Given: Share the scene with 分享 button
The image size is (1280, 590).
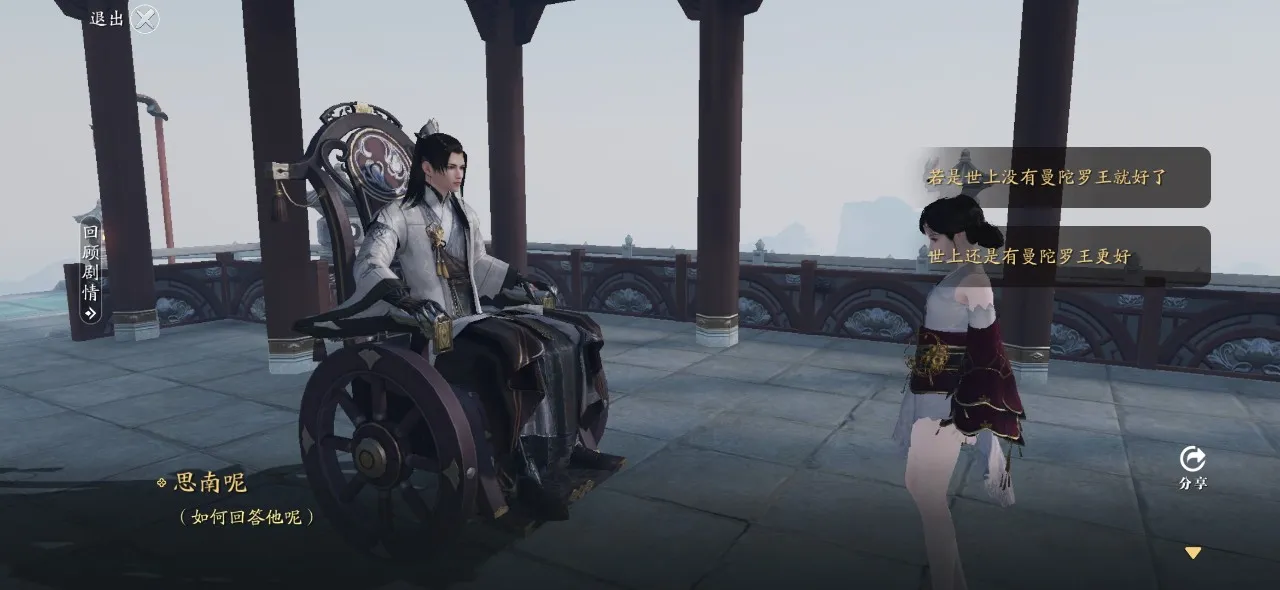Looking at the screenshot, I should (x=1192, y=466).
